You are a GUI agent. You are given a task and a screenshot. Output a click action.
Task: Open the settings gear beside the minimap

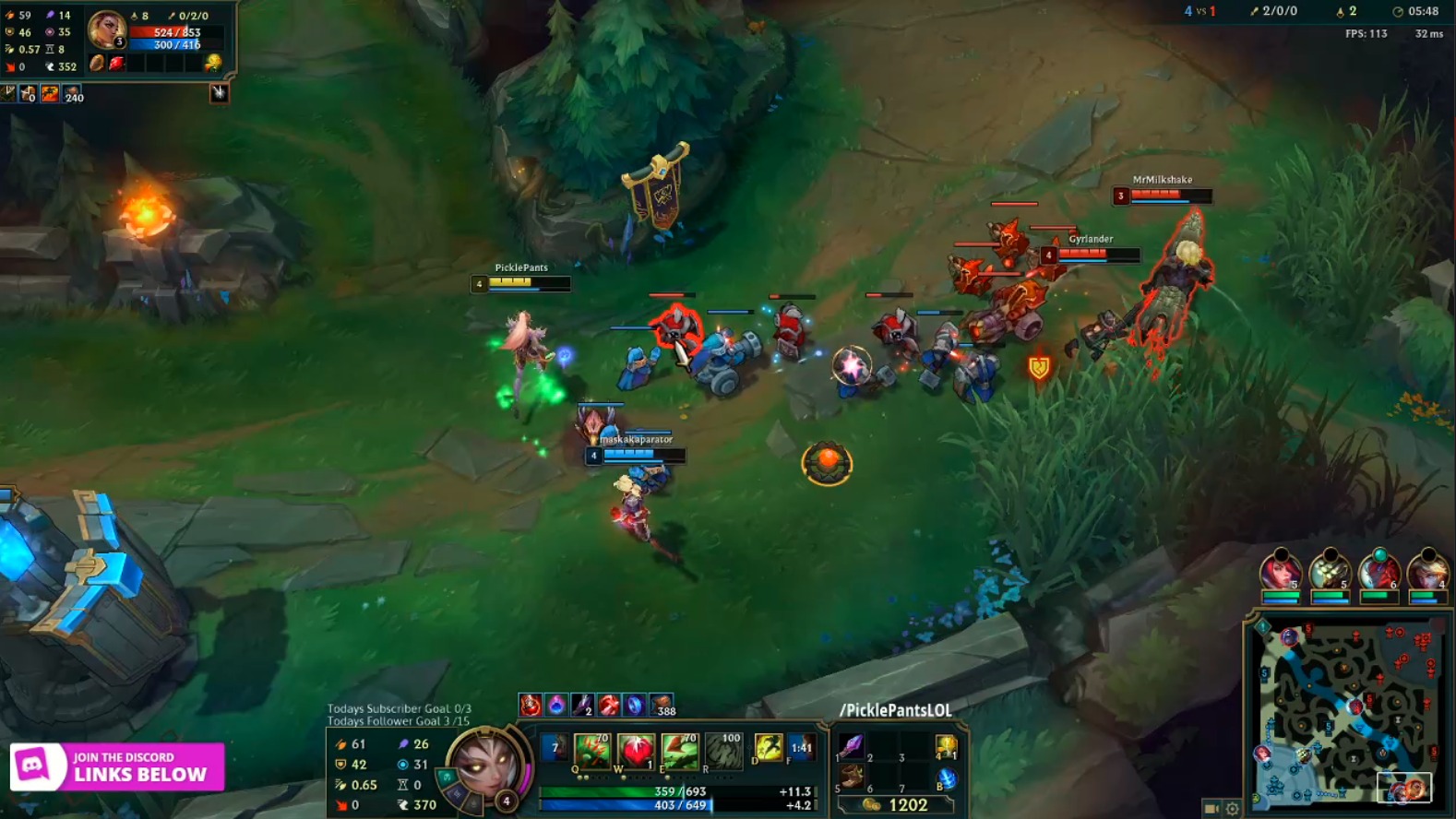tap(1234, 806)
